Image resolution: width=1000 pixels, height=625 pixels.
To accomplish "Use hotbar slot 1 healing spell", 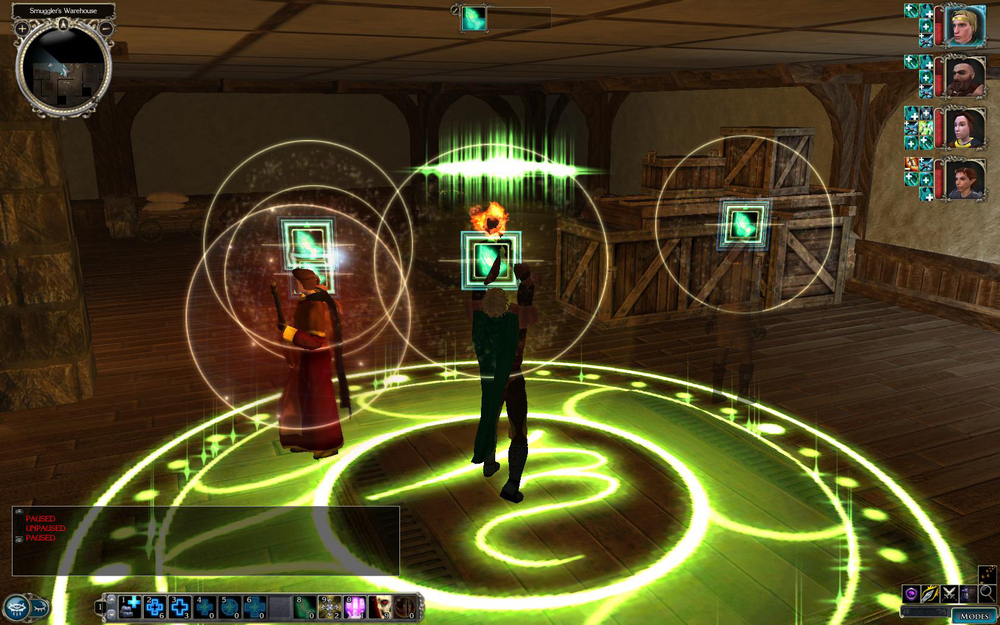I will (131, 605).
